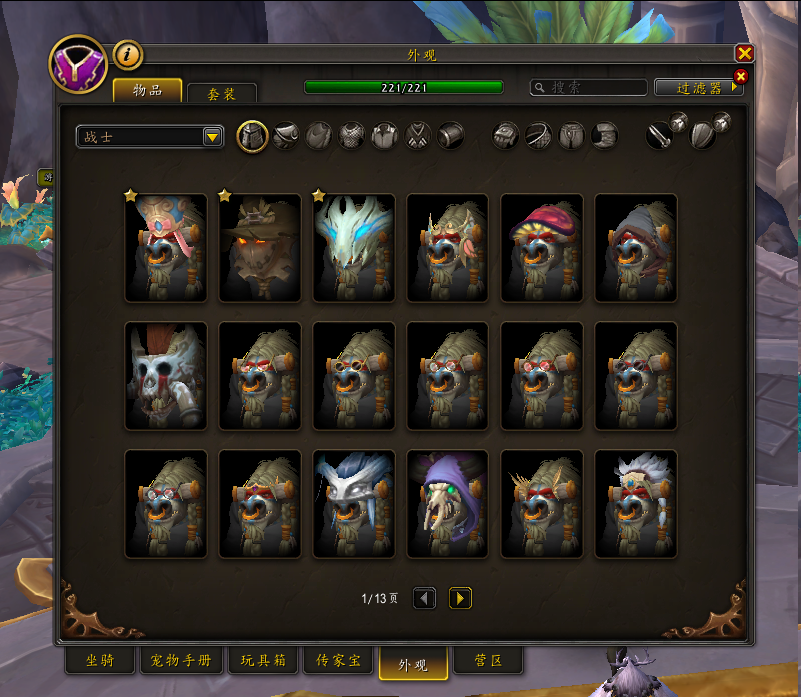Show the shield off-hand slot appearances
This screenshot has height=697, width=801.
(702, 134)
